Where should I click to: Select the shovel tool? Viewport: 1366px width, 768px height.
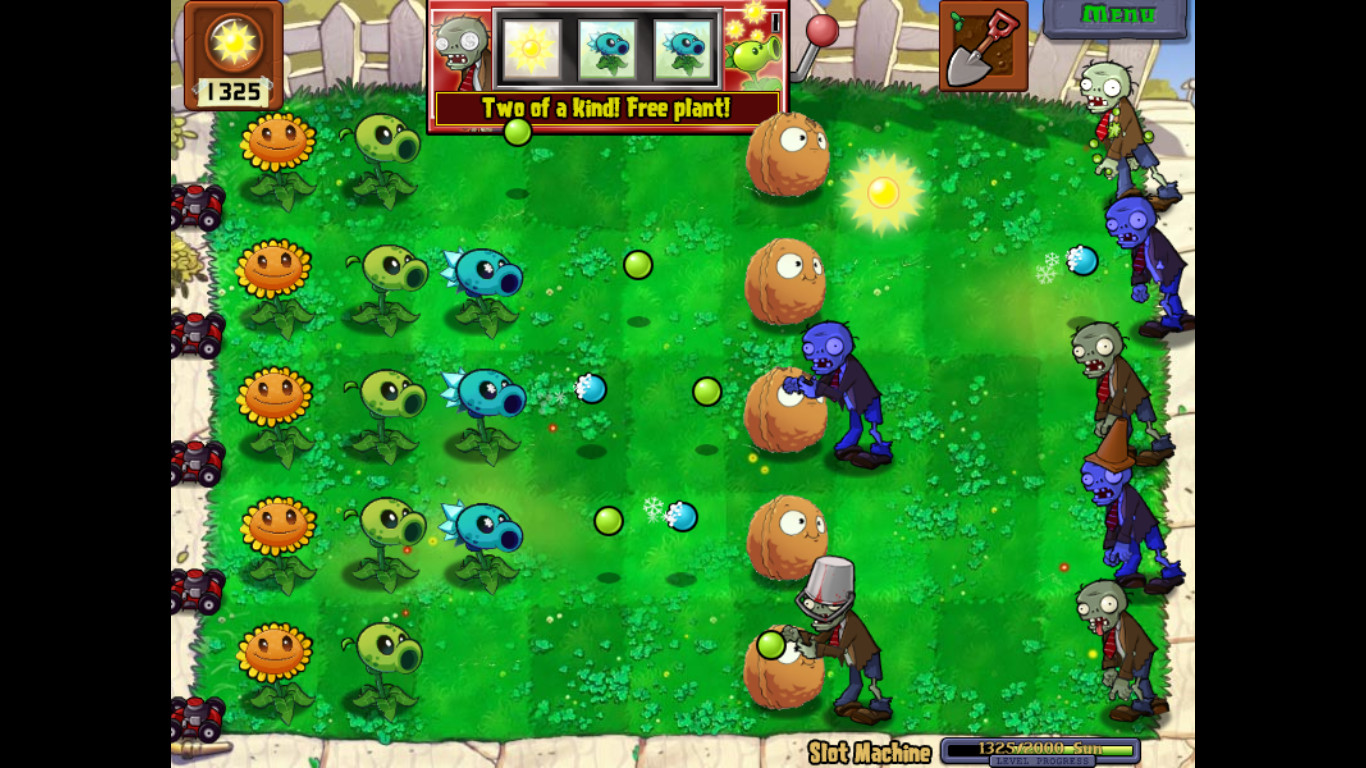981,46
